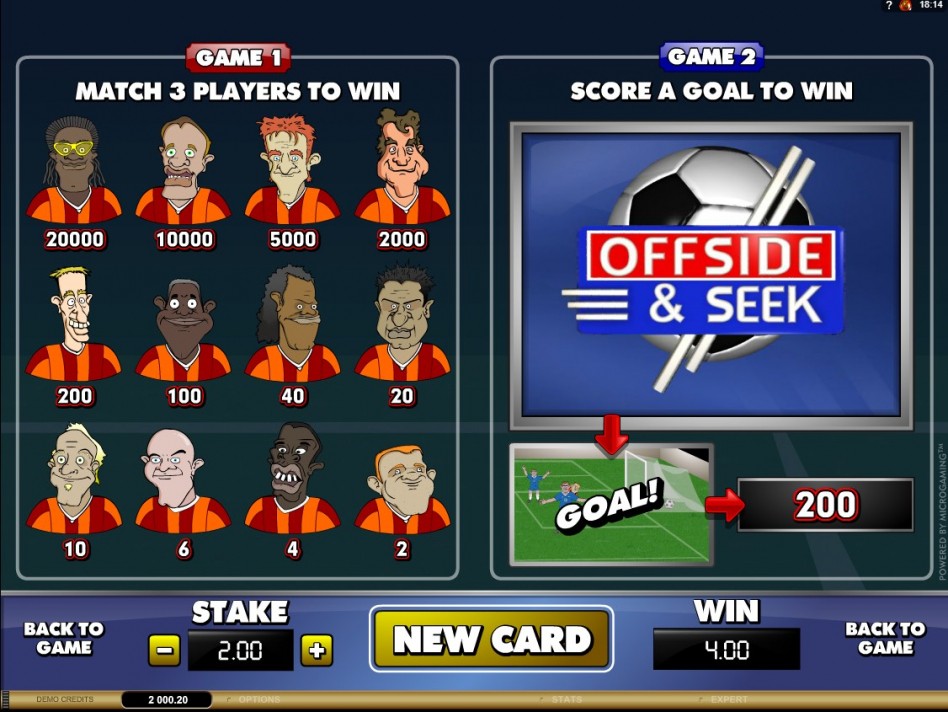Click Back to Game beside the Win display
This screenshot has height=712, width=948.
885,638
